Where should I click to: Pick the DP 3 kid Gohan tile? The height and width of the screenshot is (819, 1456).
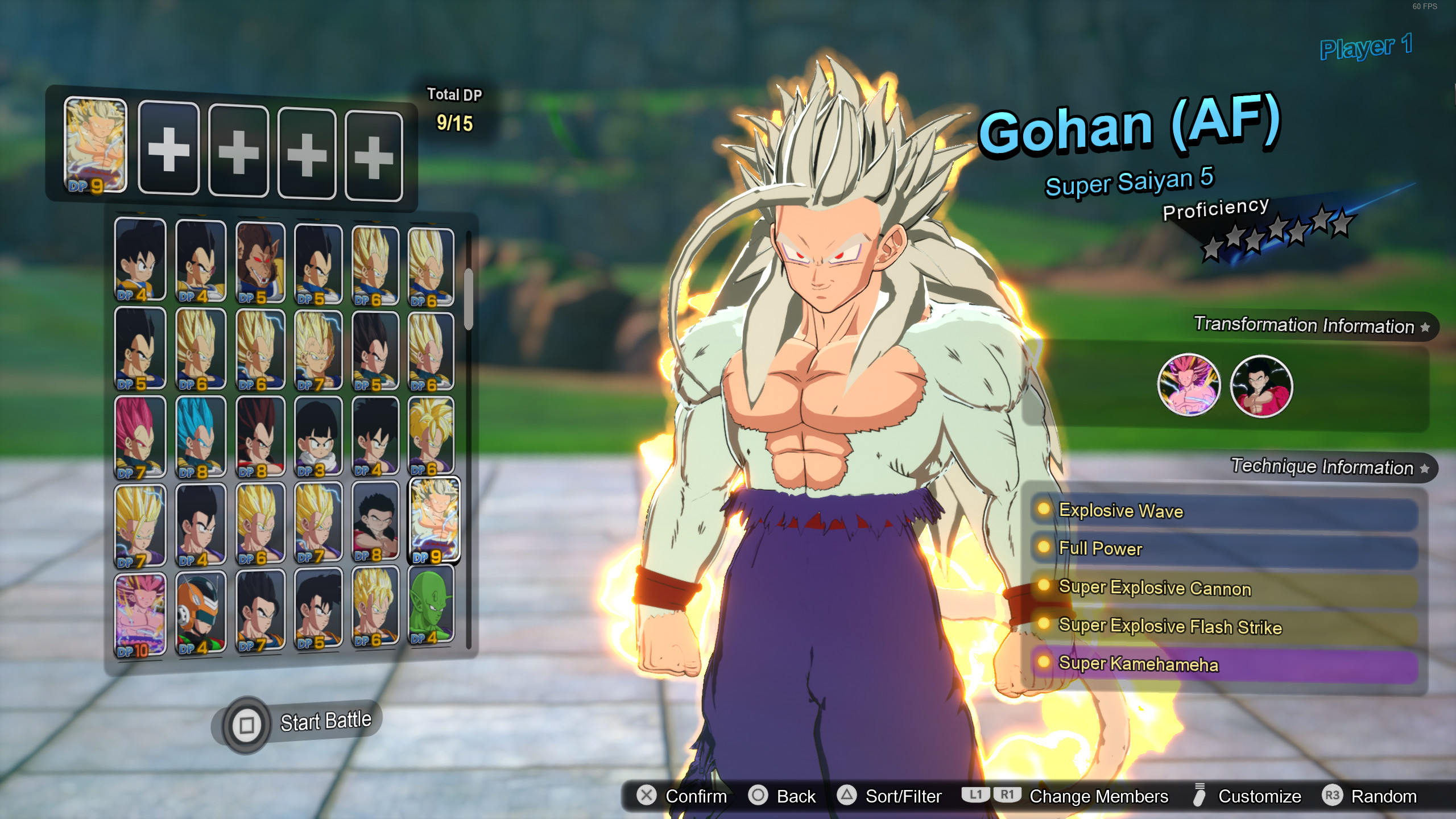(318, 437)
